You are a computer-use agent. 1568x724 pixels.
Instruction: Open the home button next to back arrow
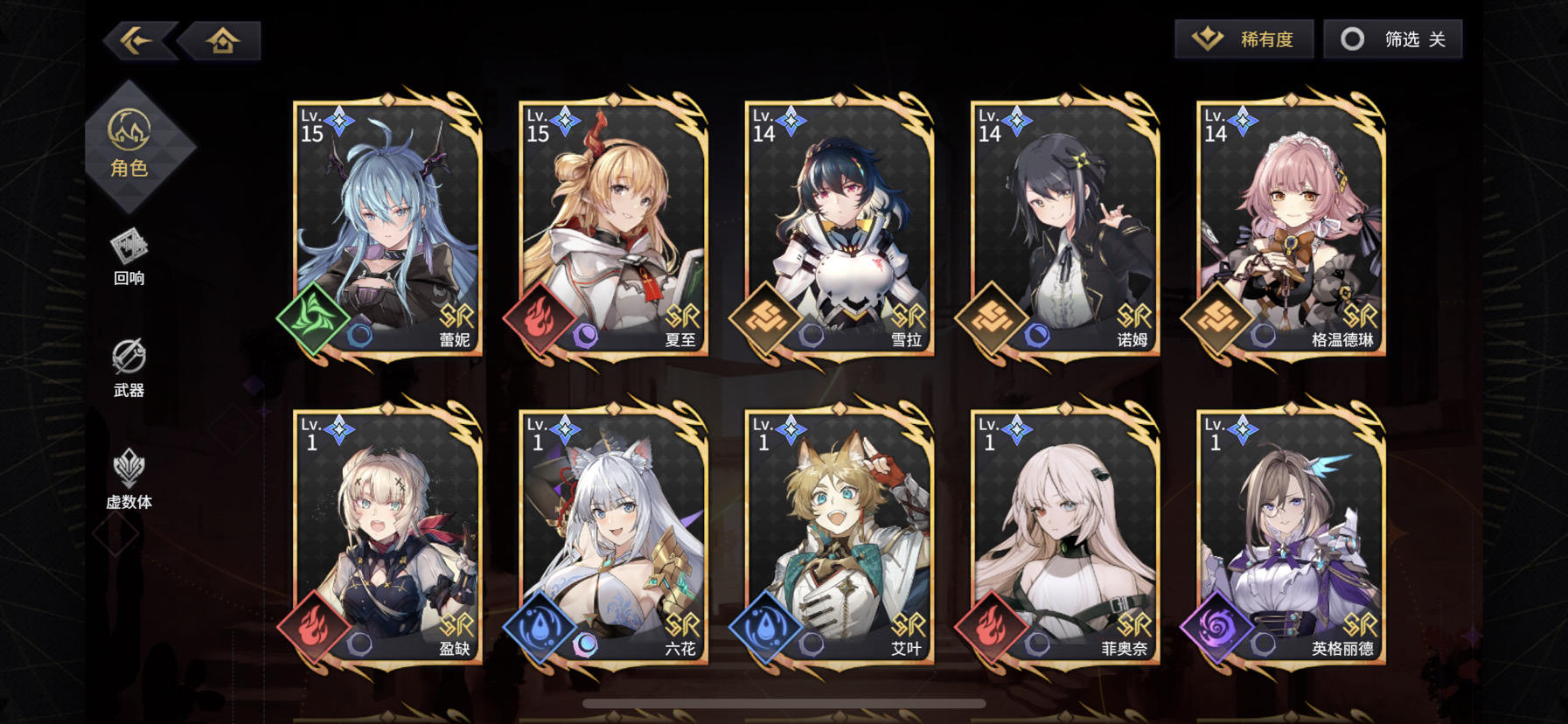point(221,38)
